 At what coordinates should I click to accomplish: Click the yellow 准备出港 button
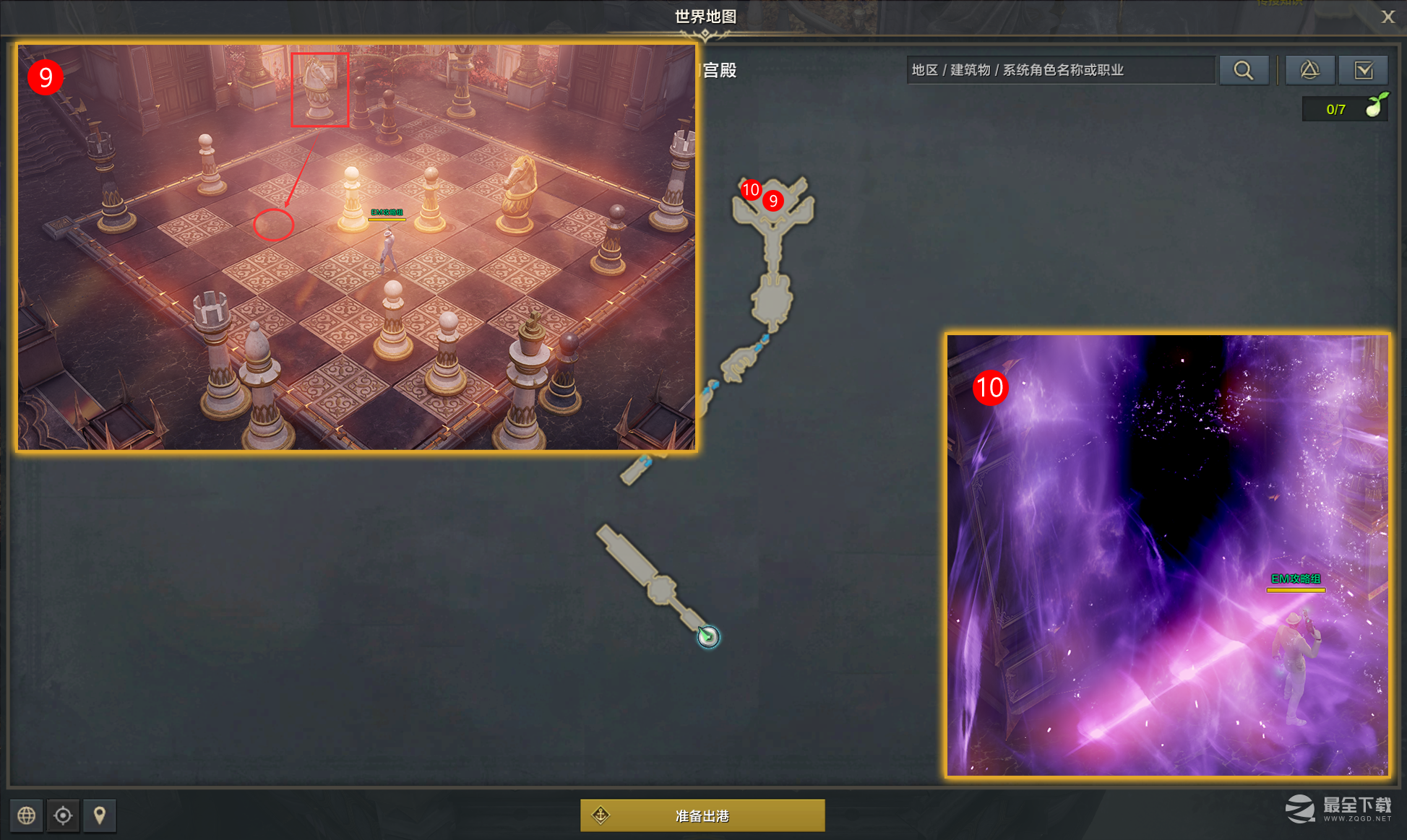pyautogui.click(x=702, y=815)
